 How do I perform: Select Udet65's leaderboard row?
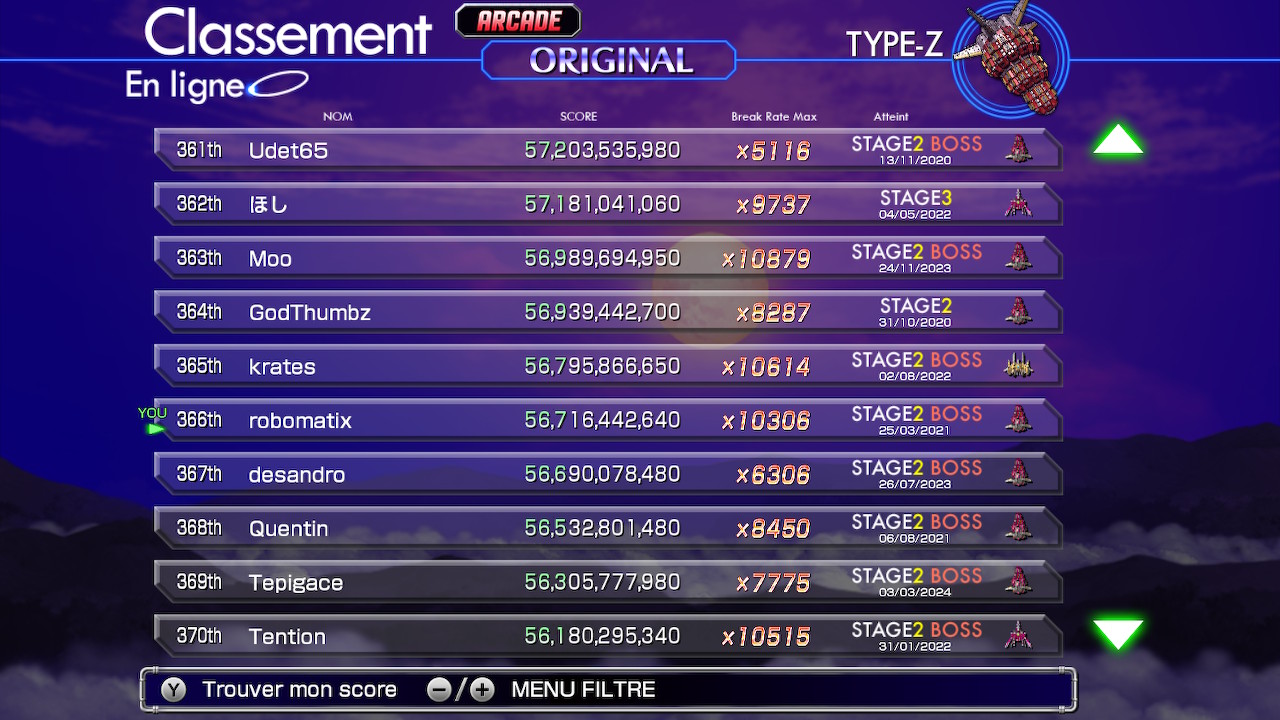pyautogui.click(x=607, y=150)
